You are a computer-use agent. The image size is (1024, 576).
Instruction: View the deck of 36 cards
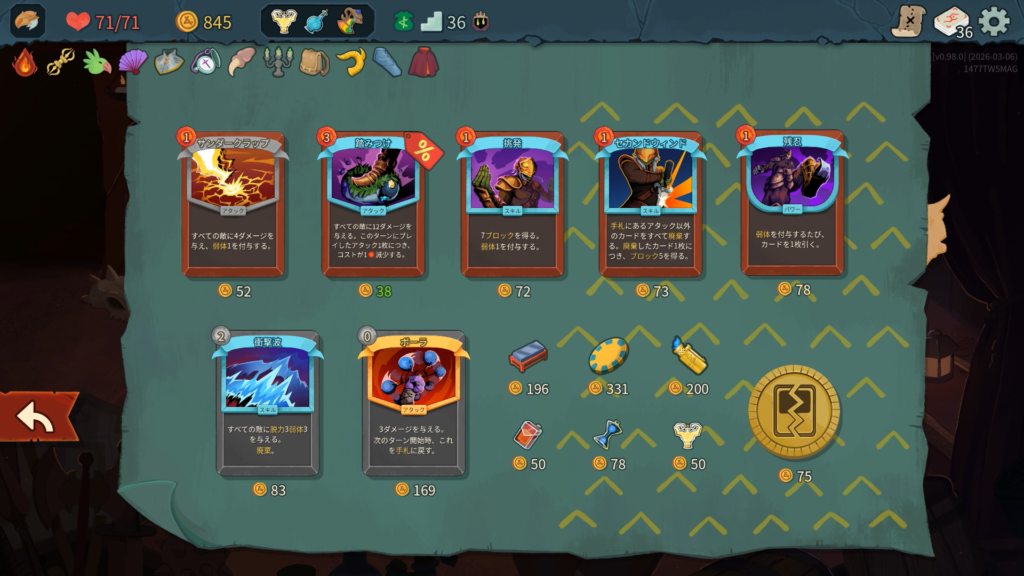[951, 21]
